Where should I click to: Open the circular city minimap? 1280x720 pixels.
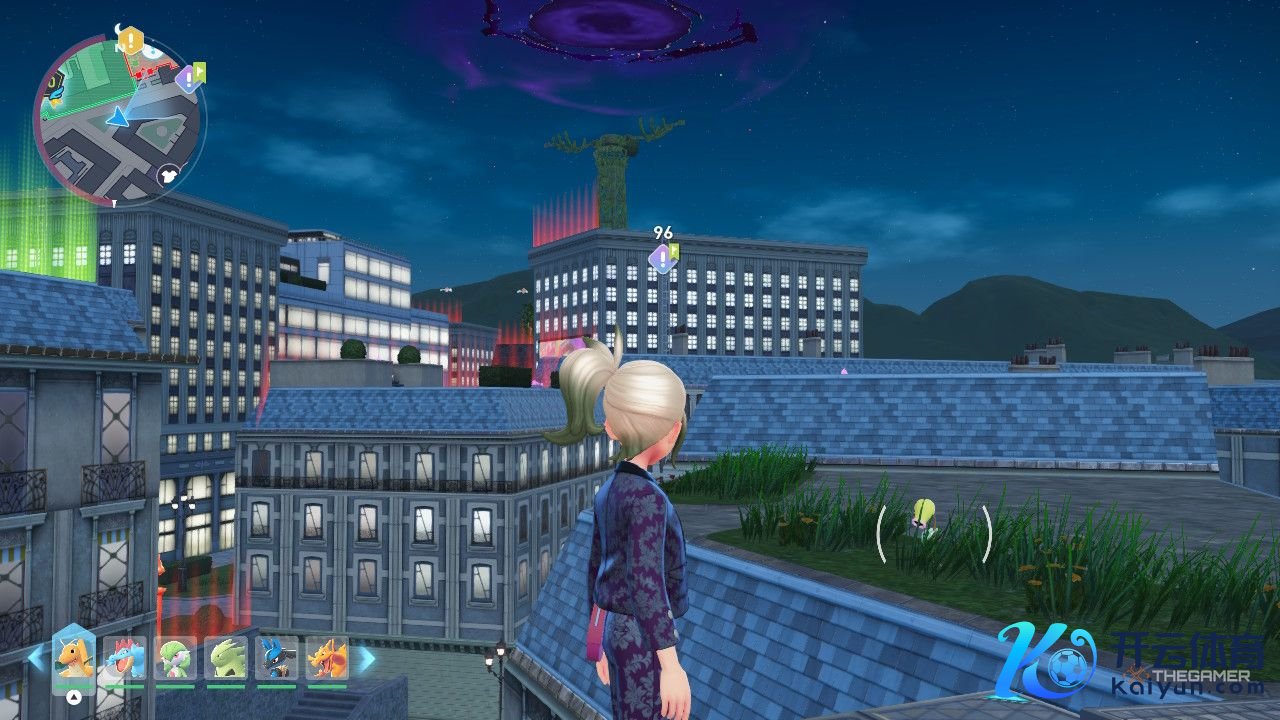point(118,118)
